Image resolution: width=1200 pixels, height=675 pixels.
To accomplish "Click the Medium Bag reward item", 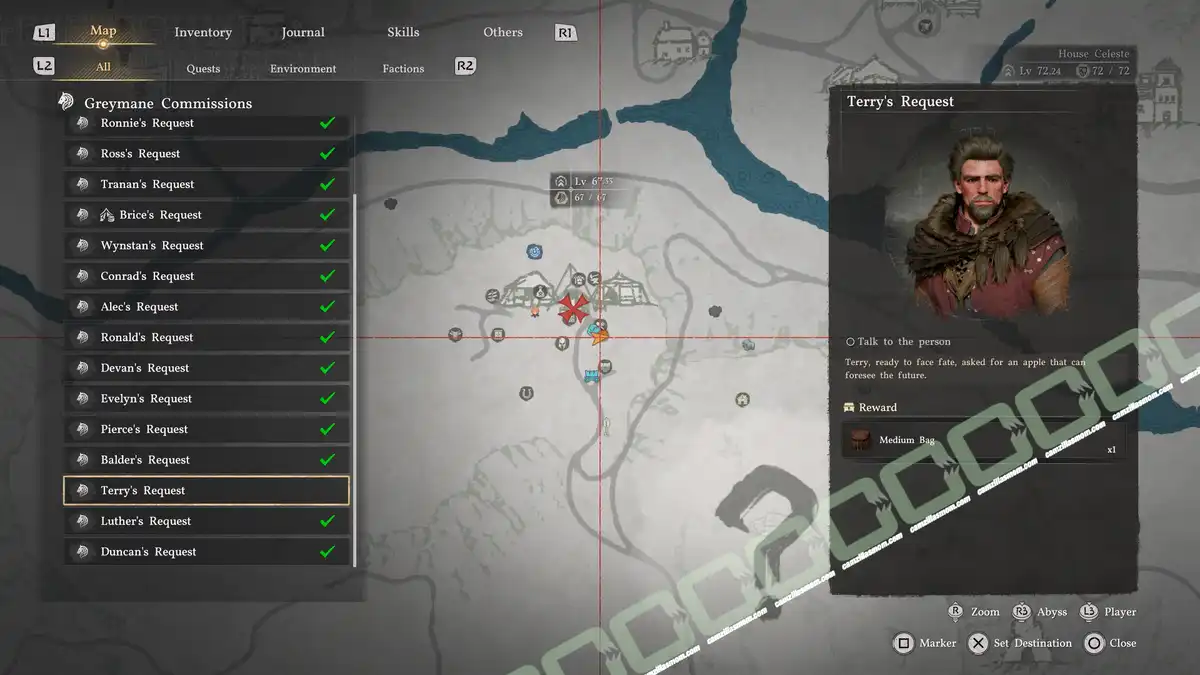I will (x=980, y=440).
